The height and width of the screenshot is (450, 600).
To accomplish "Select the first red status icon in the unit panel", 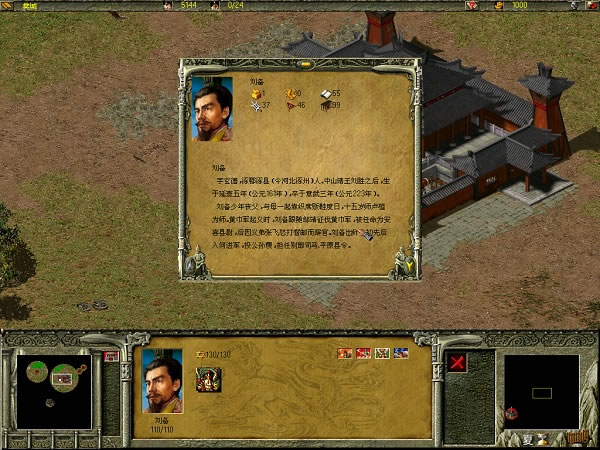I will point(345,352).
